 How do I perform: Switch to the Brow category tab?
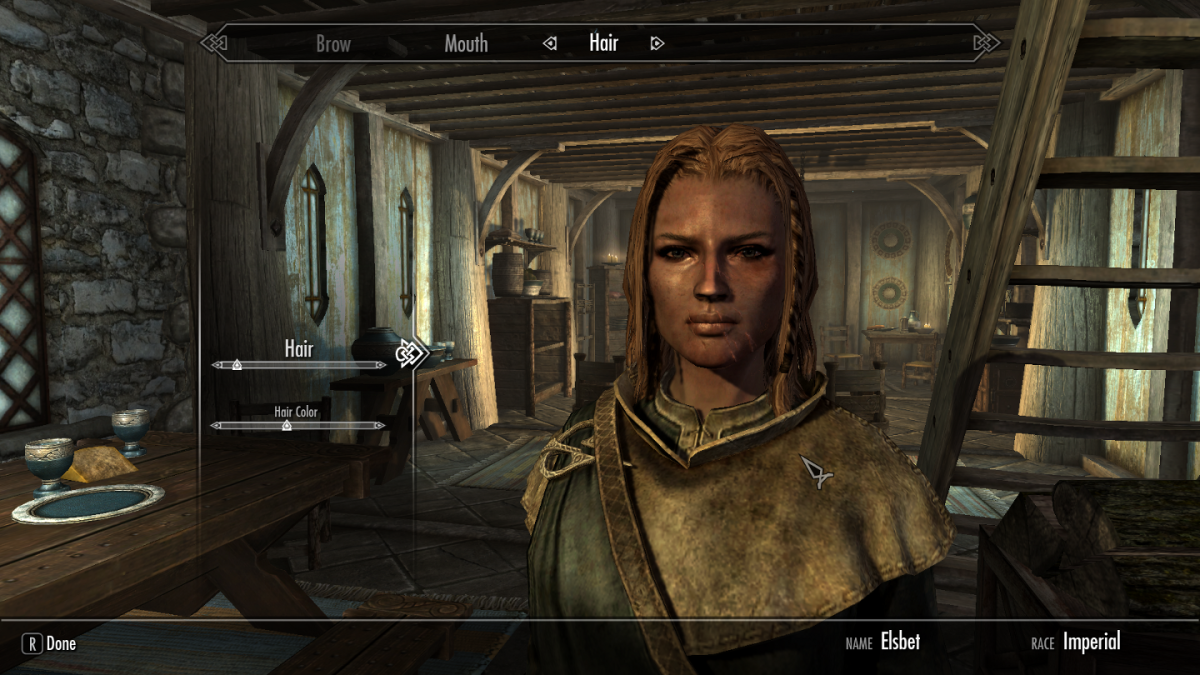(x=333, y=43)
